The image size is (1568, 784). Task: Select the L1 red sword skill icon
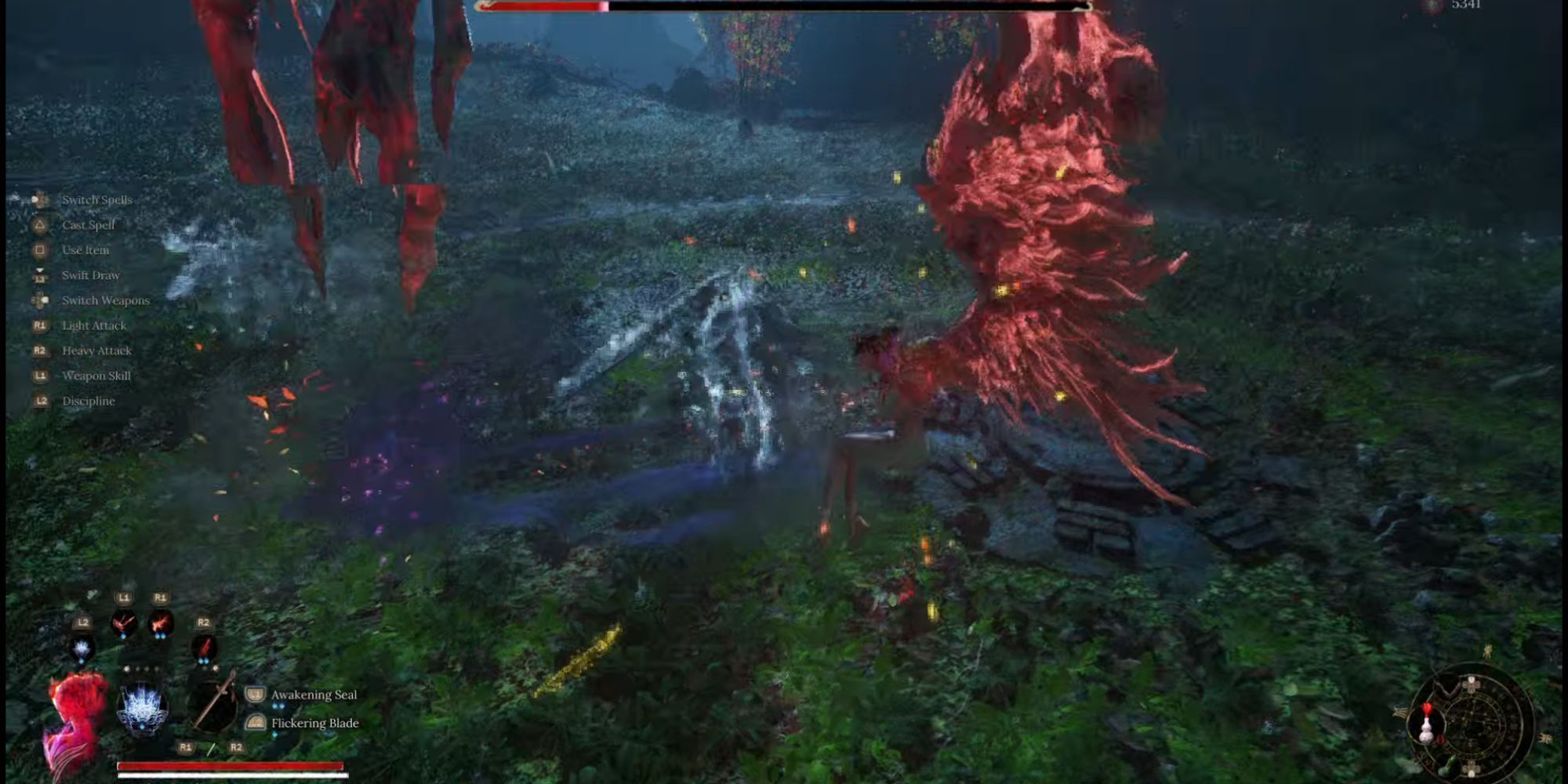pos(123,623)
